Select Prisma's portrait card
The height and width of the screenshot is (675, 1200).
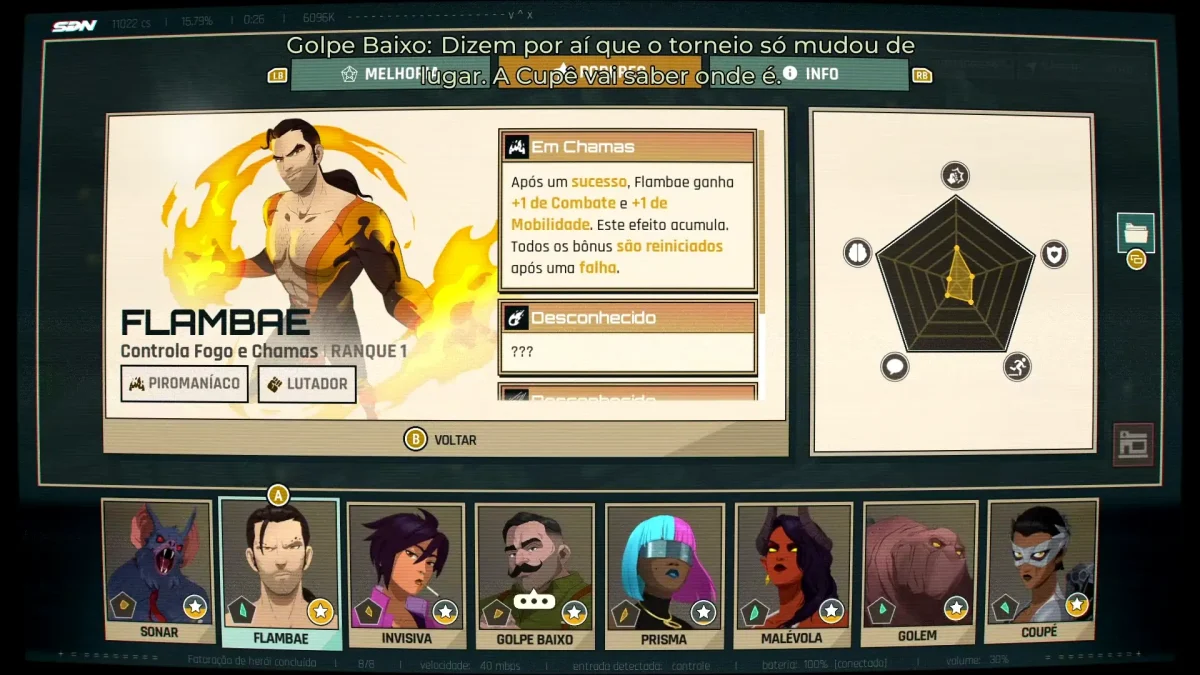tap(664, 574)
